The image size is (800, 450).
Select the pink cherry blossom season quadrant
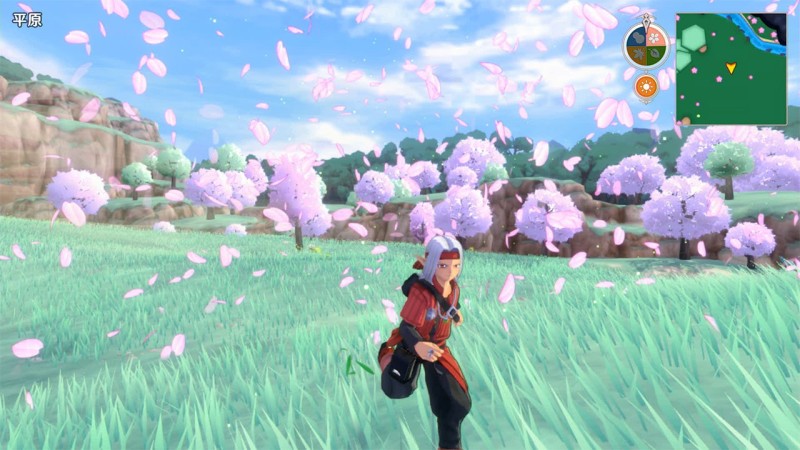click(656, 36)
